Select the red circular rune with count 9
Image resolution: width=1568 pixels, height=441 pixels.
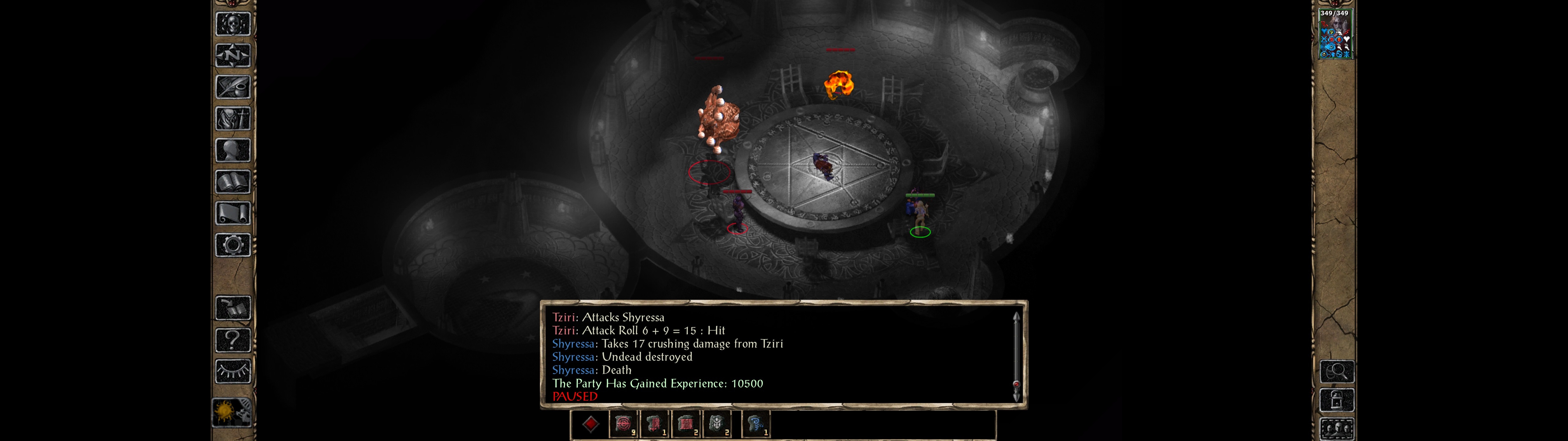click(x=623, y=424)
